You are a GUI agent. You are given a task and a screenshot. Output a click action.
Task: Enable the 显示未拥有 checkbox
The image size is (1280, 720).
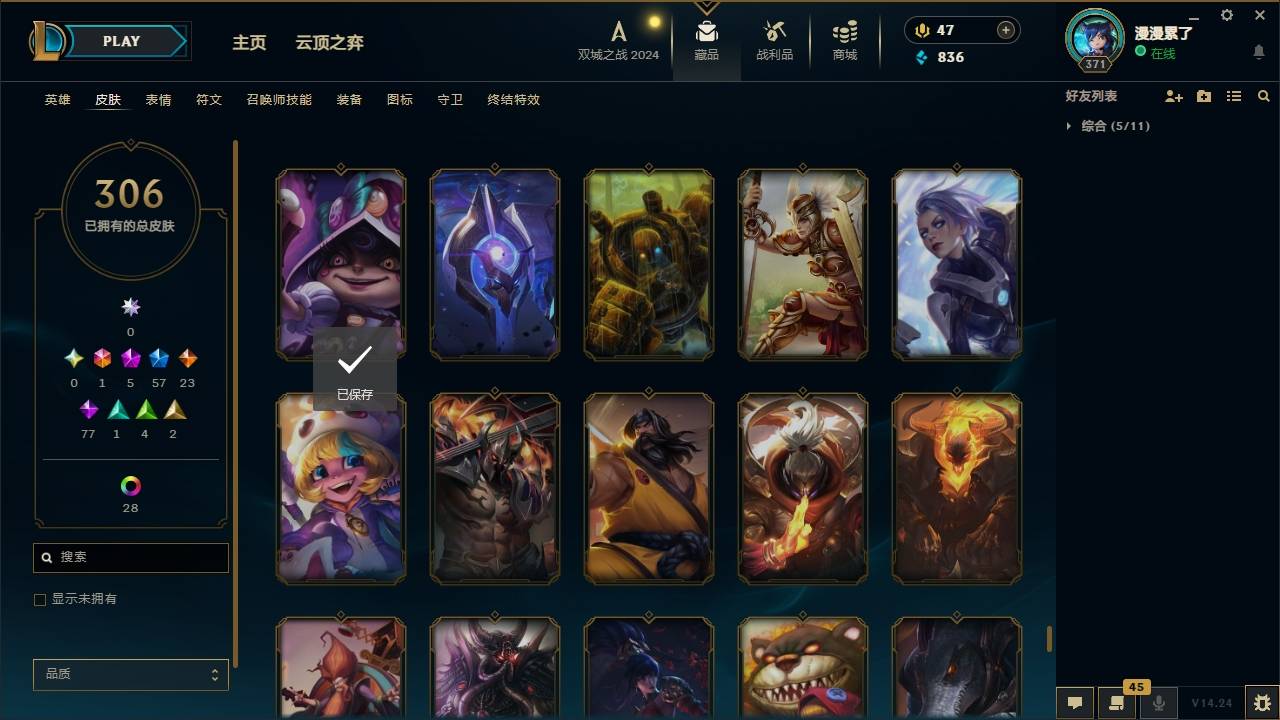point(40,599)
